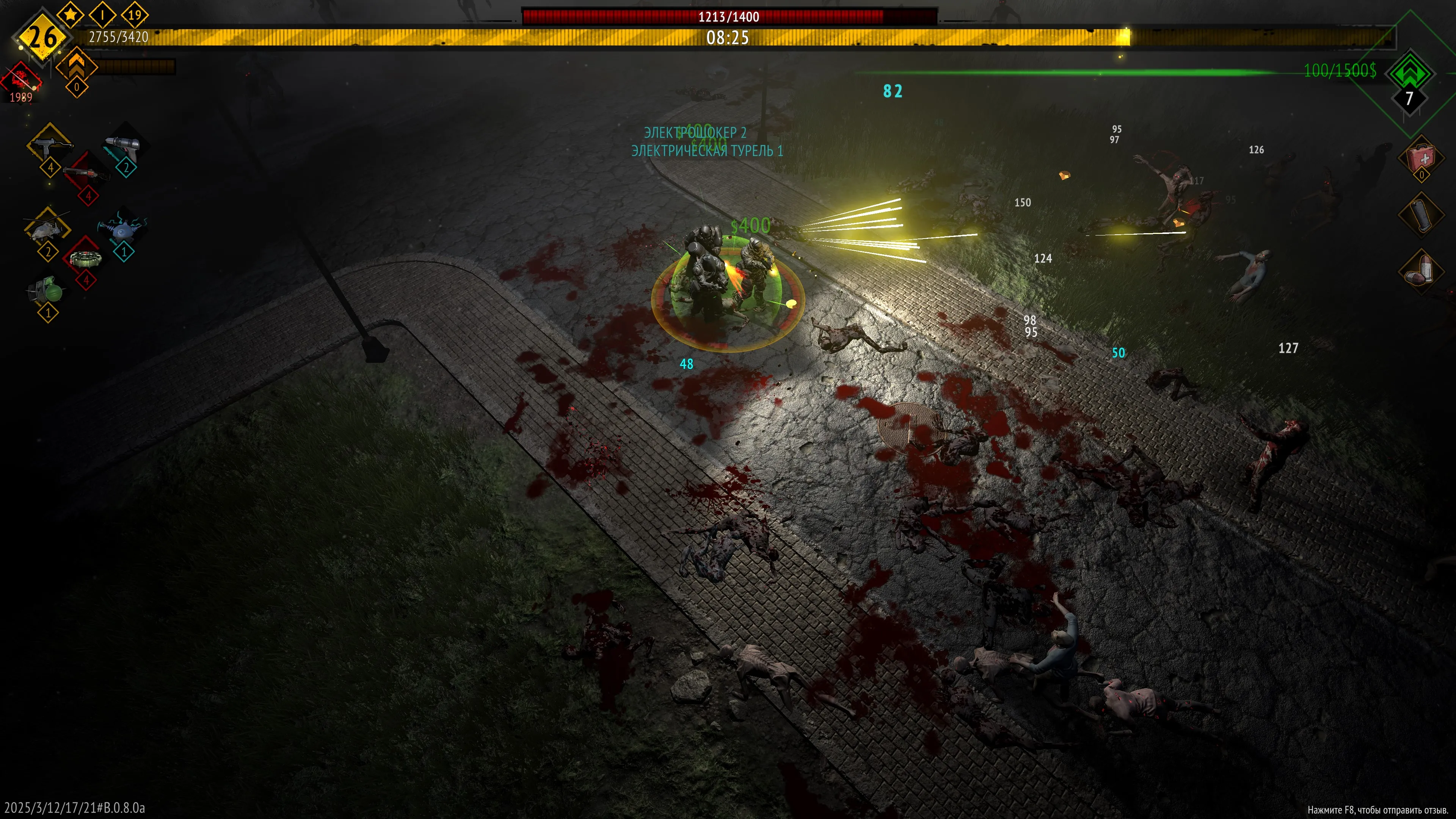Image resolution: width=1456 pixels, height=819 pixels.
Task: Activate the landmine item icon
Action: (x=85, y=259)
